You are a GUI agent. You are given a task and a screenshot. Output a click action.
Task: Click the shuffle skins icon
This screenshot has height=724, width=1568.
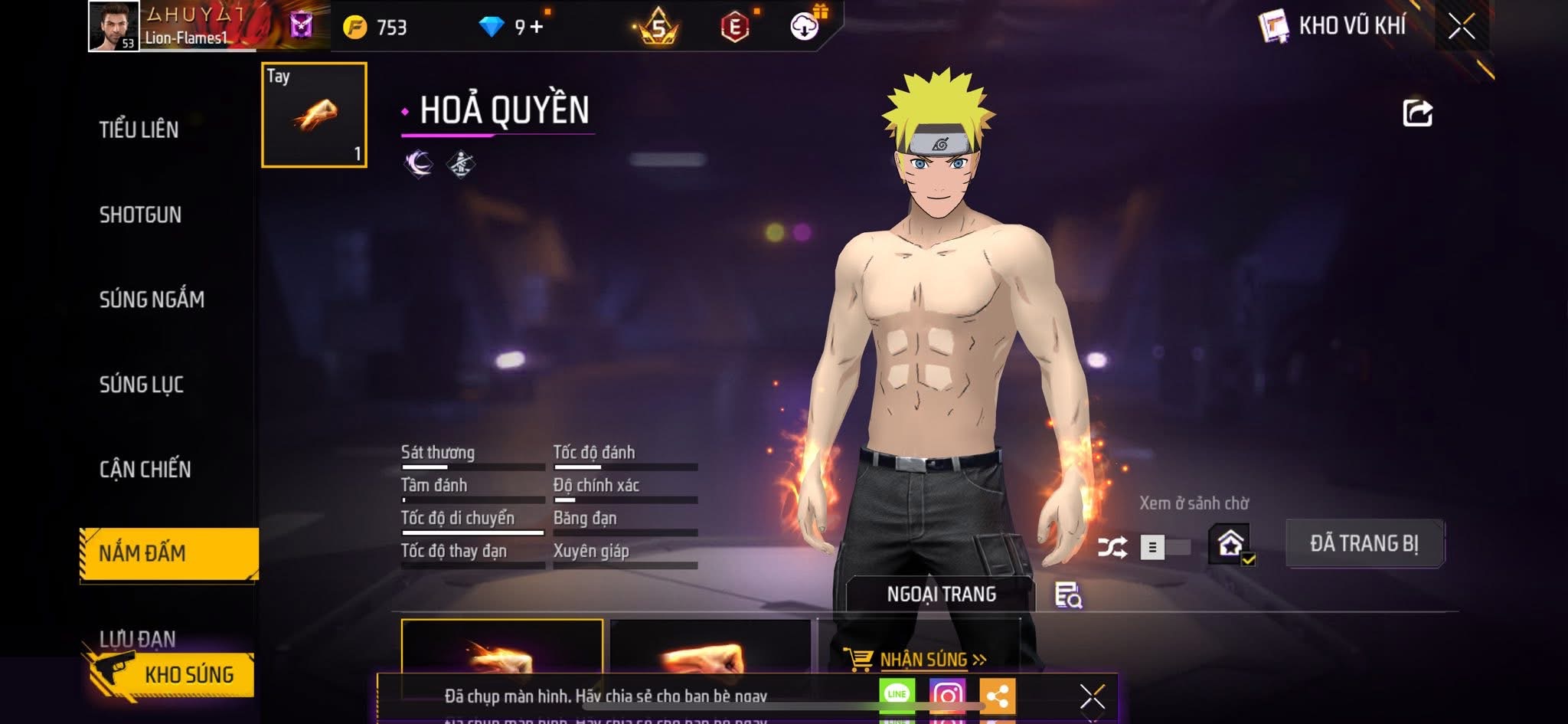(x=1112, y=547)
